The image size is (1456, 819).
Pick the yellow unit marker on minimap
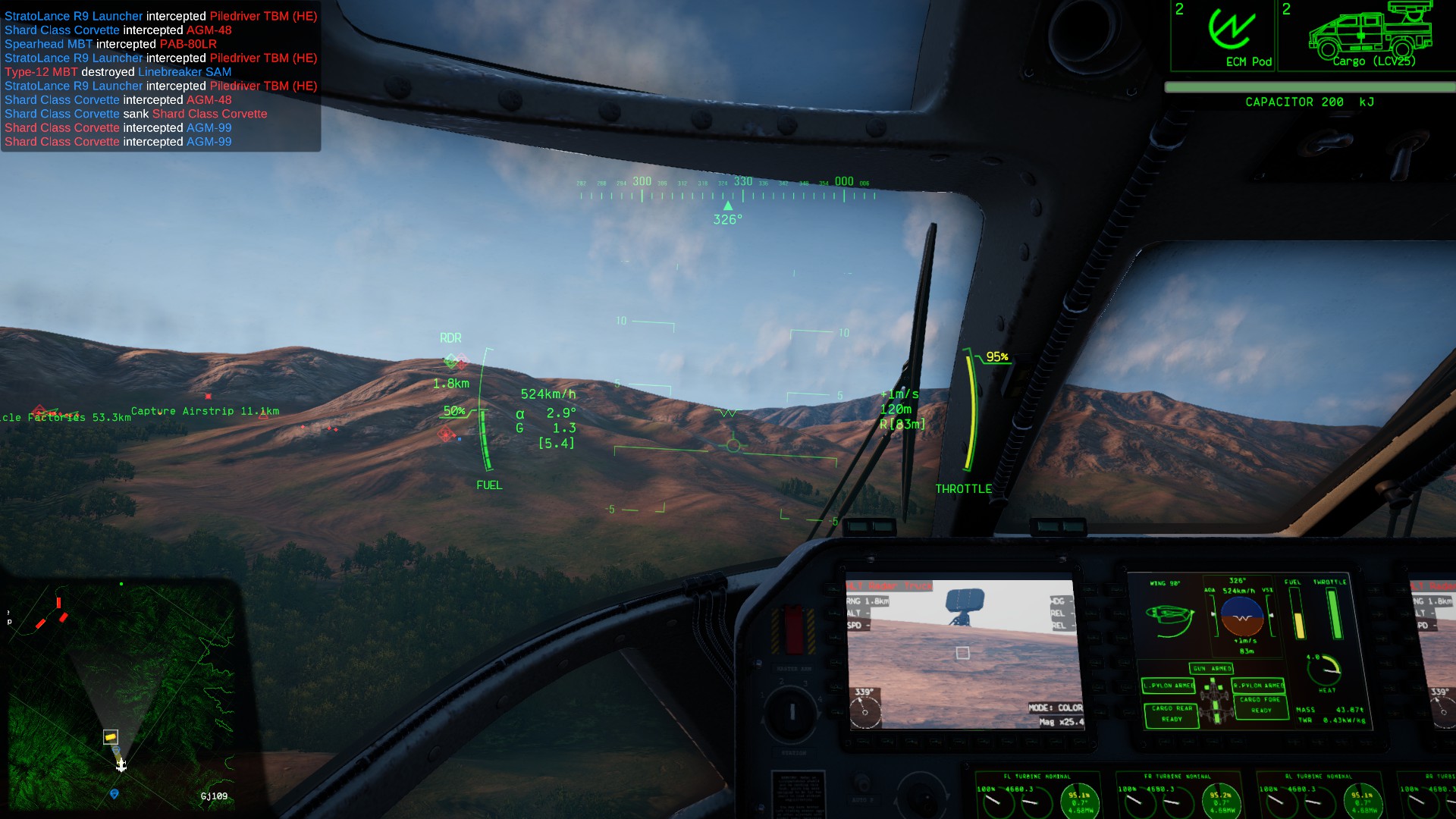111,736
